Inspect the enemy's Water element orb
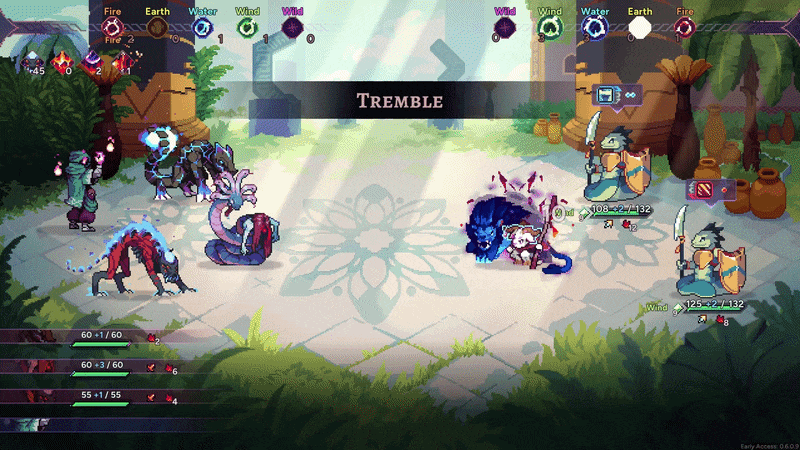800x450 pixels. point(595,29)
